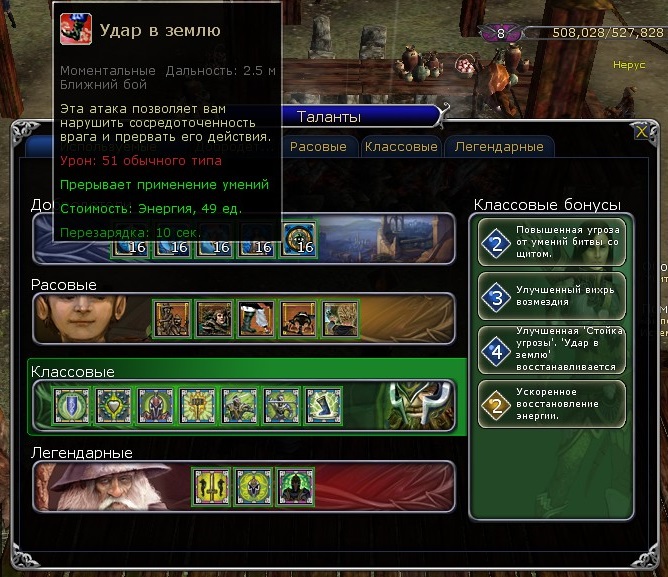Select the 'Улучшенный вихрь возмездия' bonus
Image resolution: width=668 pixels, height=577 pixels.
point(552,297)
